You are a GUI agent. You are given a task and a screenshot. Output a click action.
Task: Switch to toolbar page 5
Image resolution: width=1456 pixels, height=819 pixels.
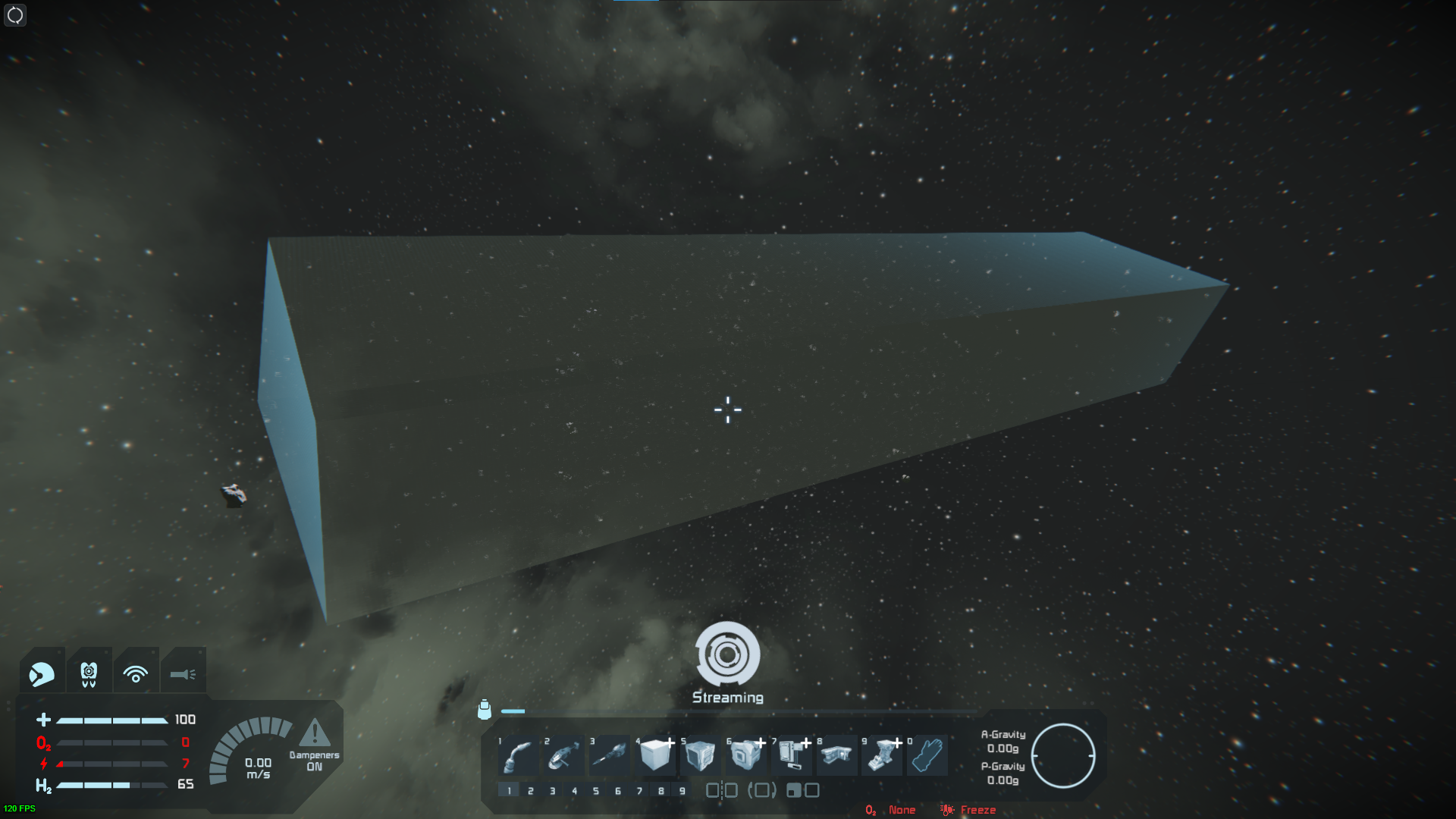point(596,791)
